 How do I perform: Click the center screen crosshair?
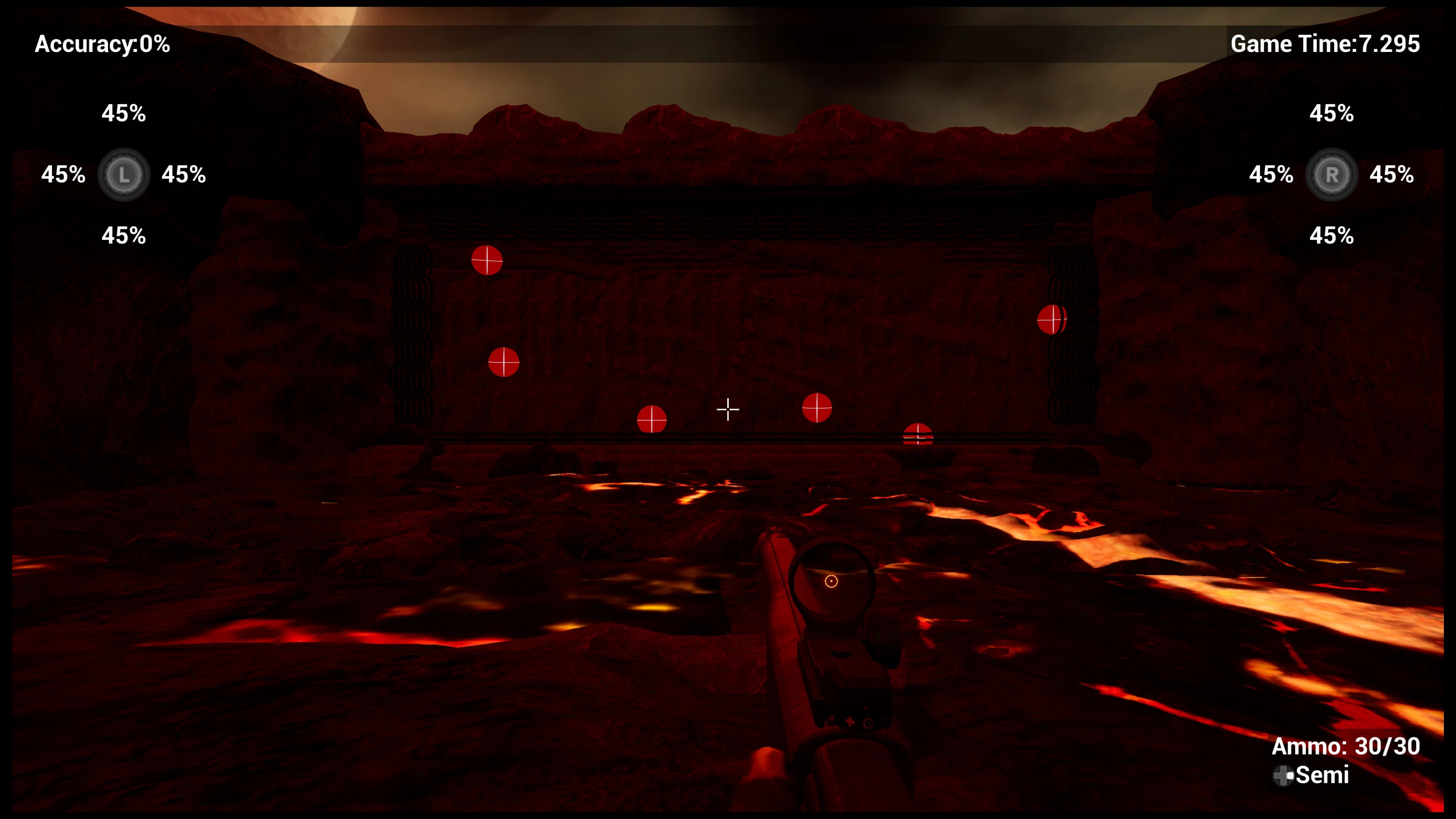[x=728, y=409]
